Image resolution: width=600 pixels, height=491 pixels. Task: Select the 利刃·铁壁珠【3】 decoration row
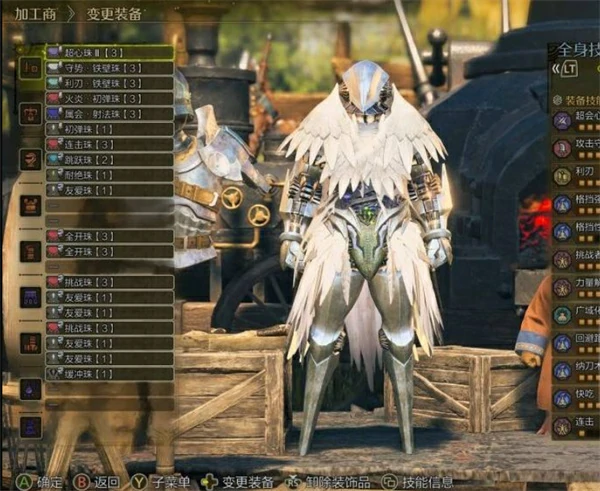pos(108,82)
